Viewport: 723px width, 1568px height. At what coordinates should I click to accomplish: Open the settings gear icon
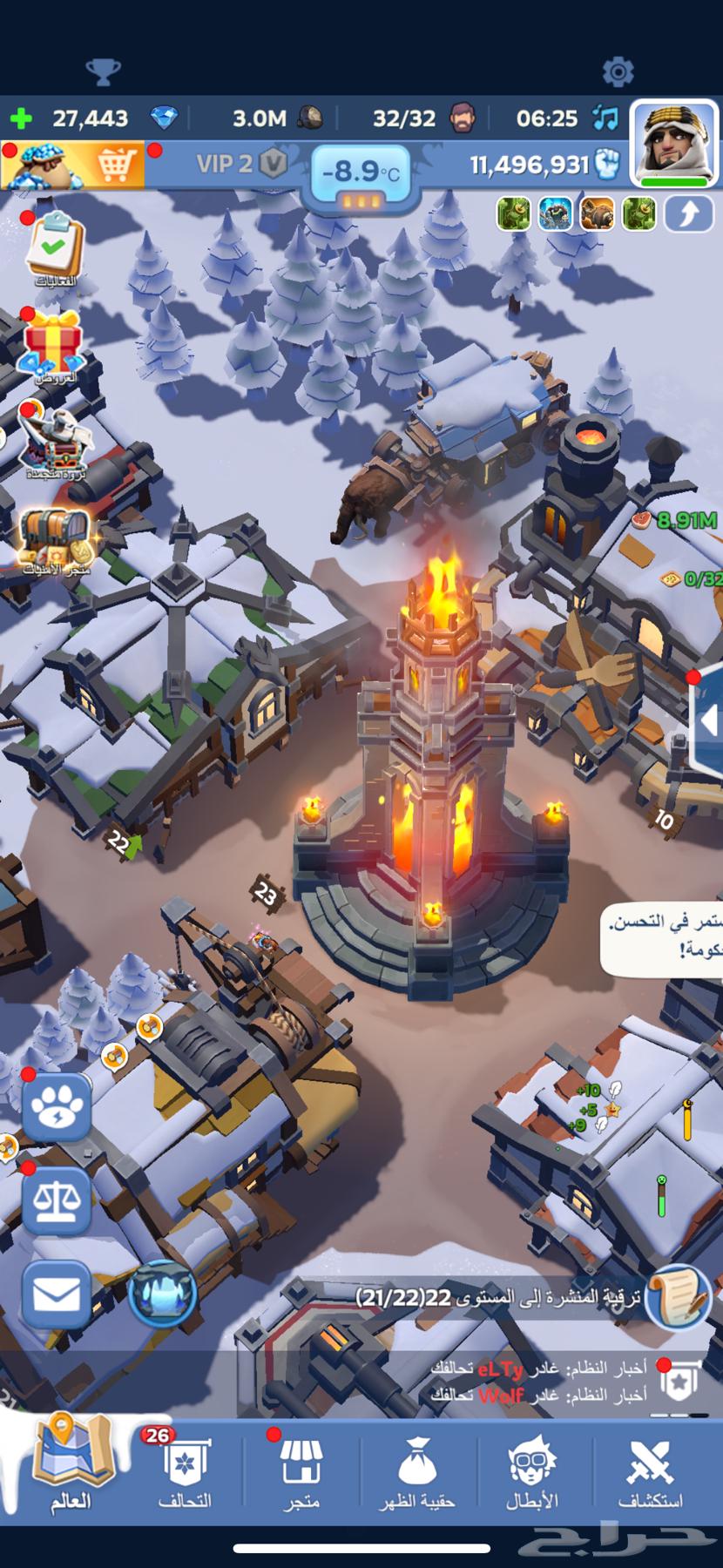tap(618, 71)
